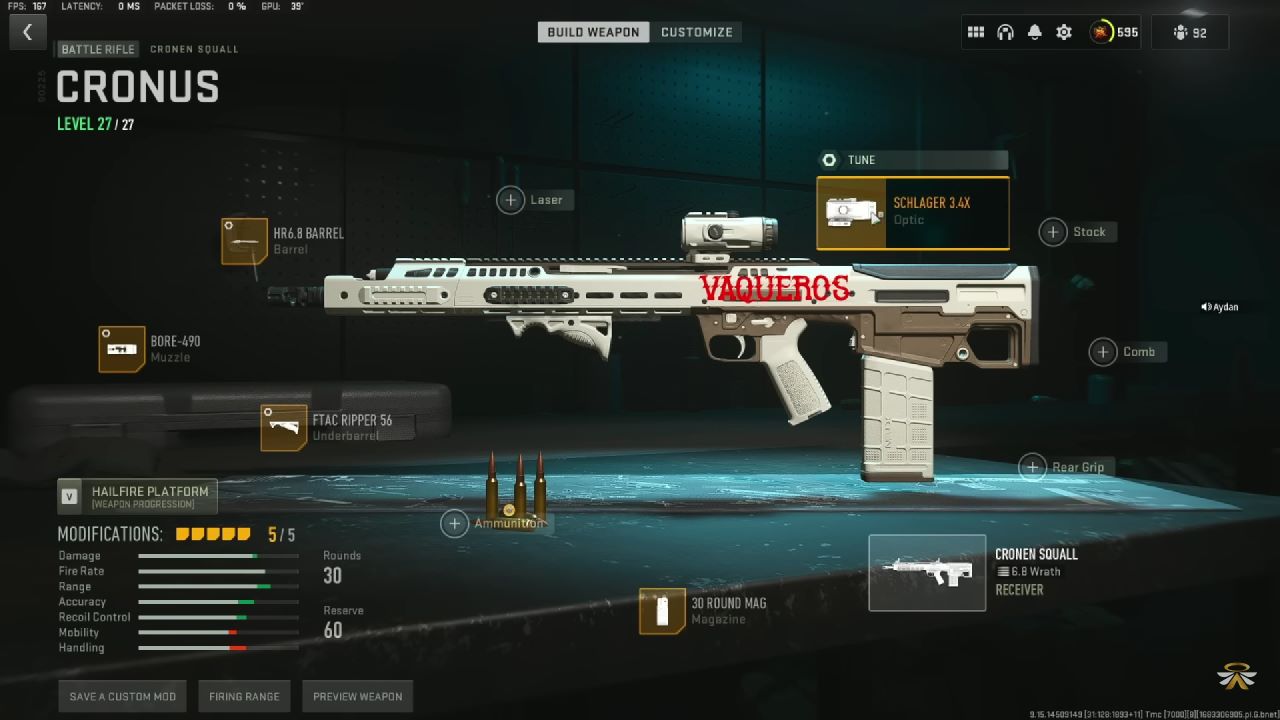Add a Laser attachment
This screenshot has width=1280, height=720.
tap(511, 200)
